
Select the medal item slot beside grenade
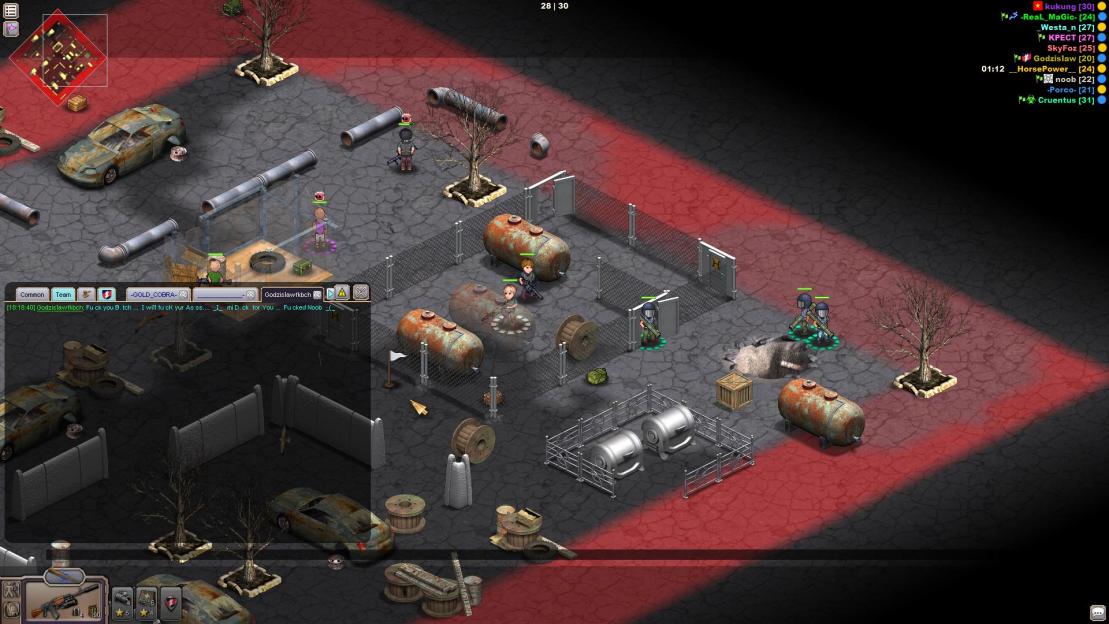tap(147, 601)
